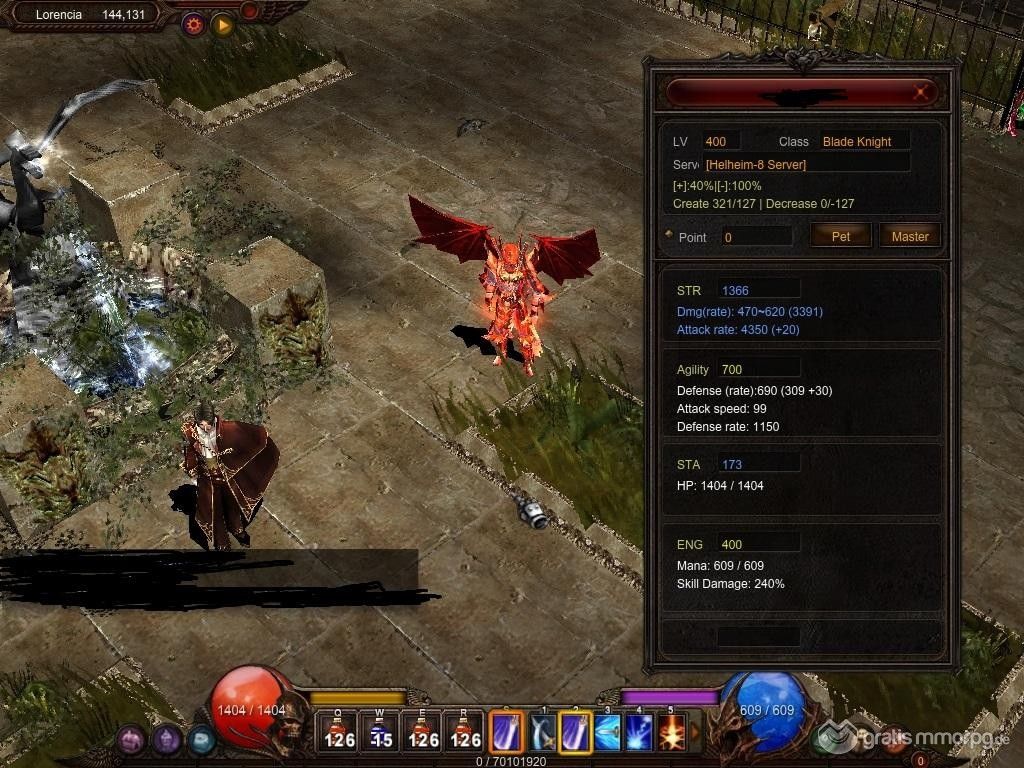Viewport: 1024px width, 768px height.
Task: Open the Pet panel
Action: coord(841,236)
